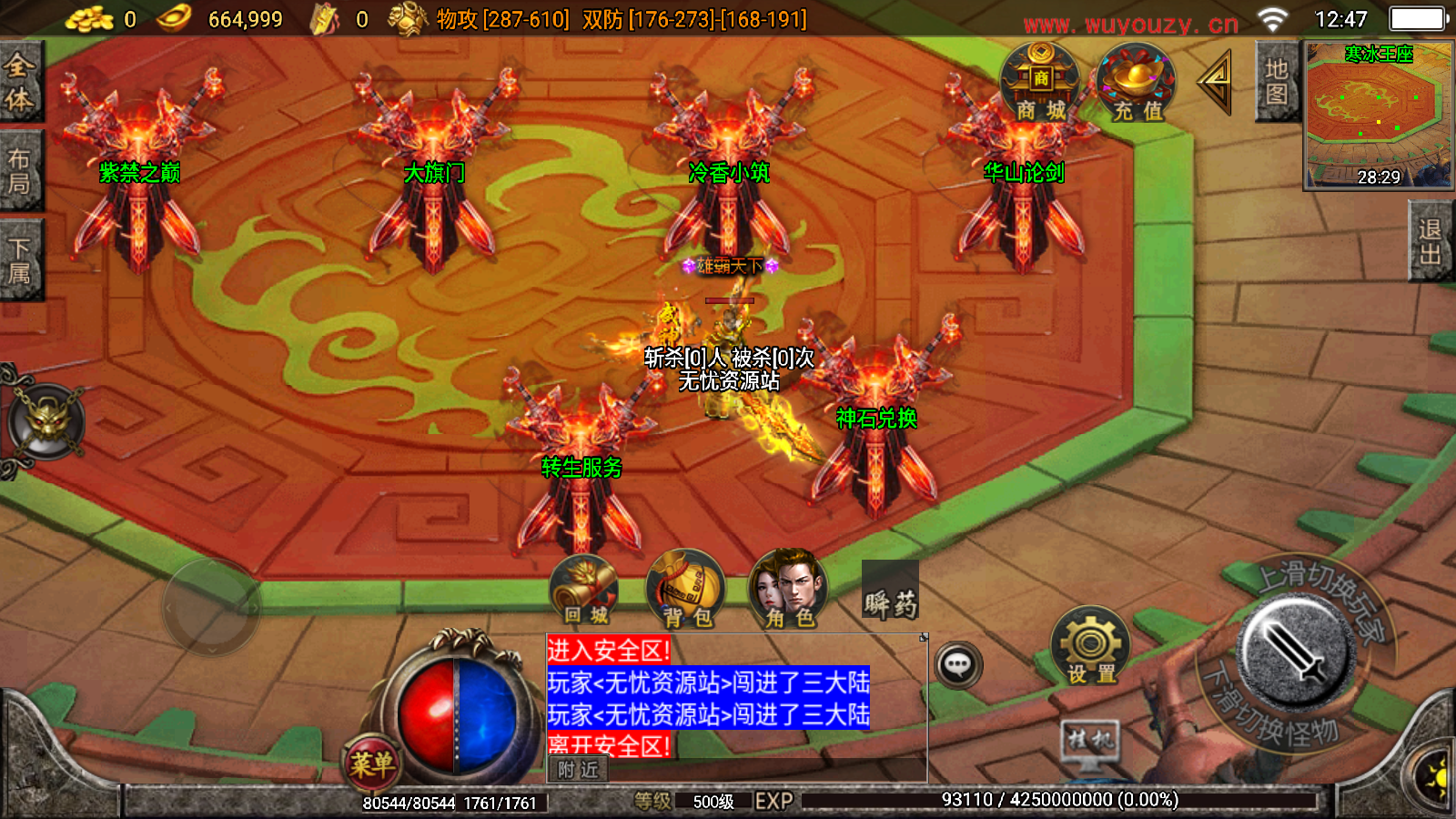Click the 寒冰王座 minimap
The height and width of the screenshot is (819, 1456).
click(1378, 115)
